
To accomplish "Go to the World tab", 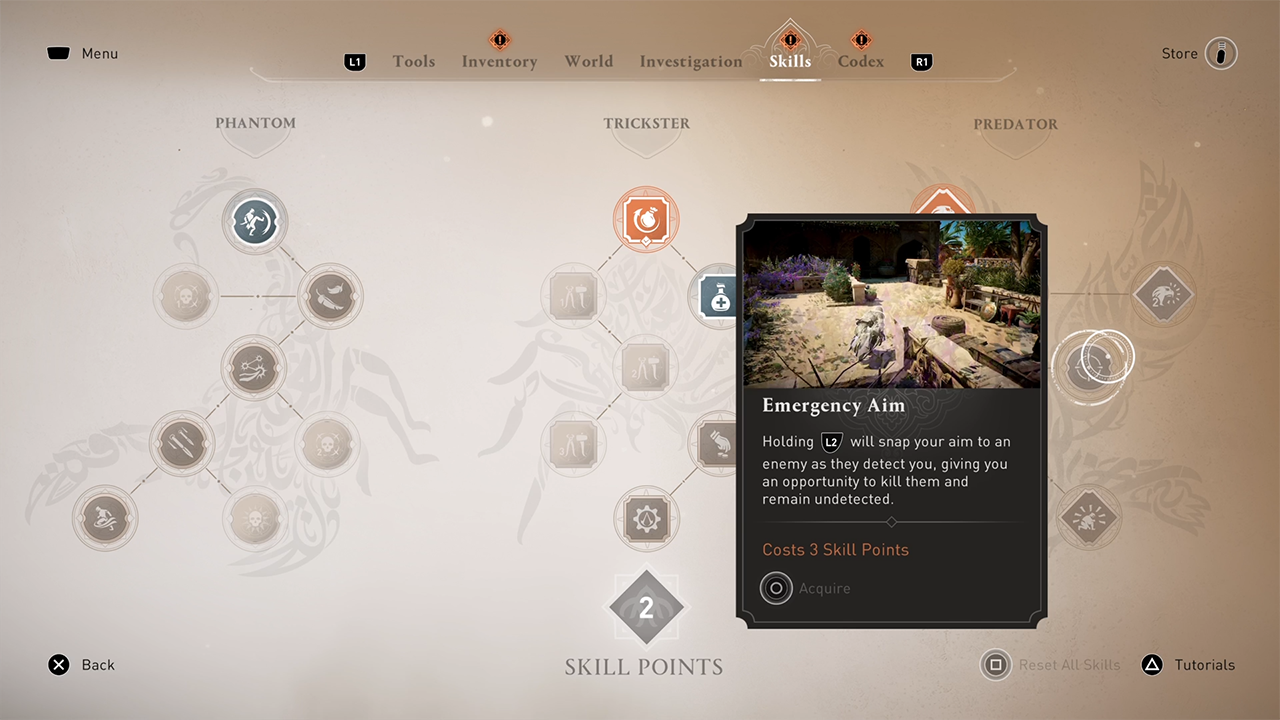I will click(588, 62).
